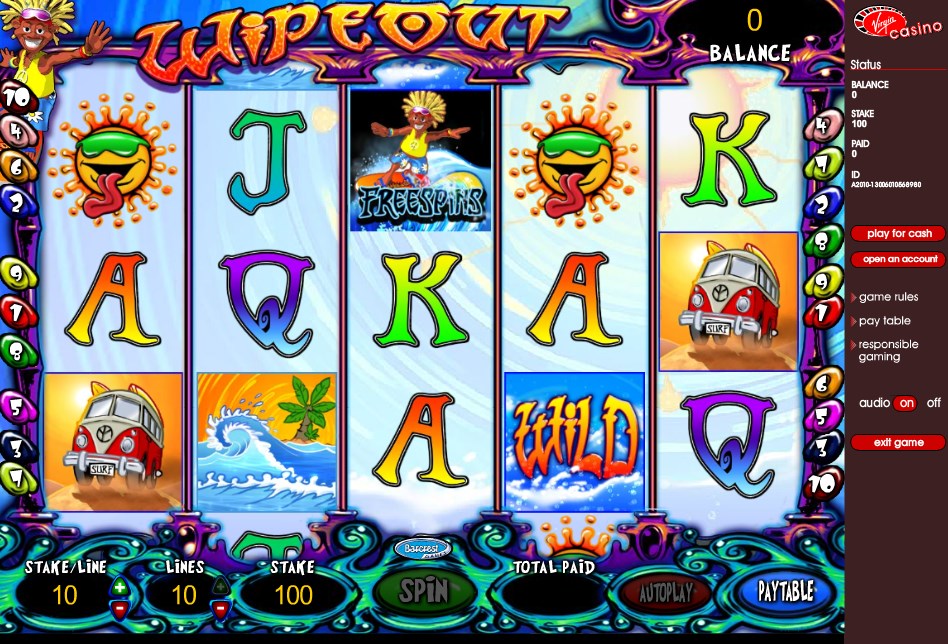Click the Virgin Casino logo
Screen dimensions: 948x644
click(898, 22)
